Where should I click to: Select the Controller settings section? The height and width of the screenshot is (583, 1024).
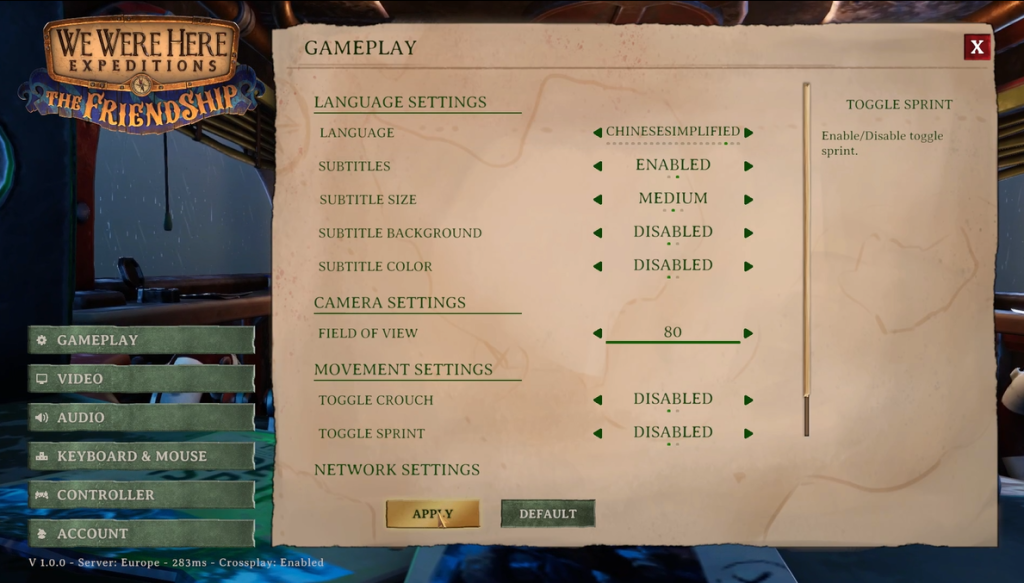[x=140, y=495]
